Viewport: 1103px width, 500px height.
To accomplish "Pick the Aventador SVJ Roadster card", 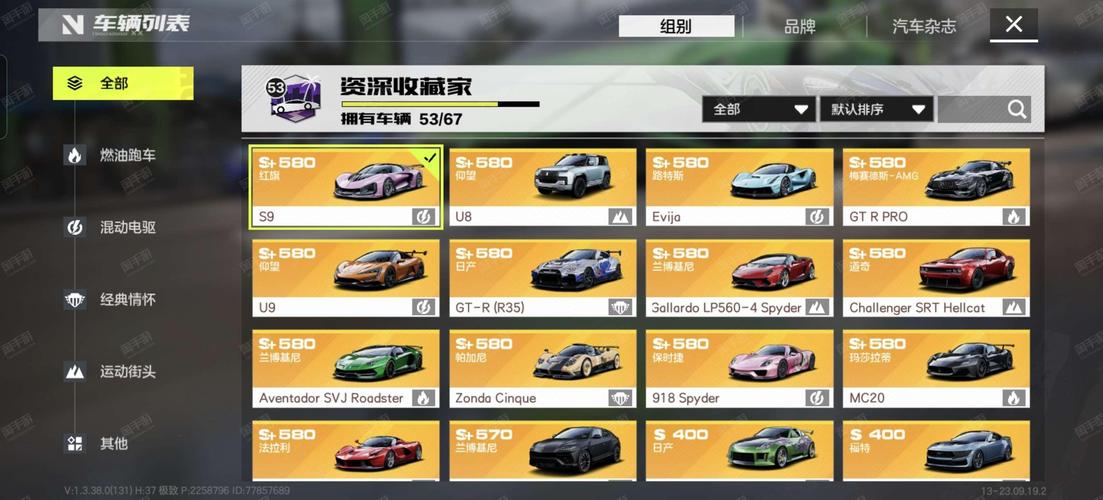I will pos(345,369).
